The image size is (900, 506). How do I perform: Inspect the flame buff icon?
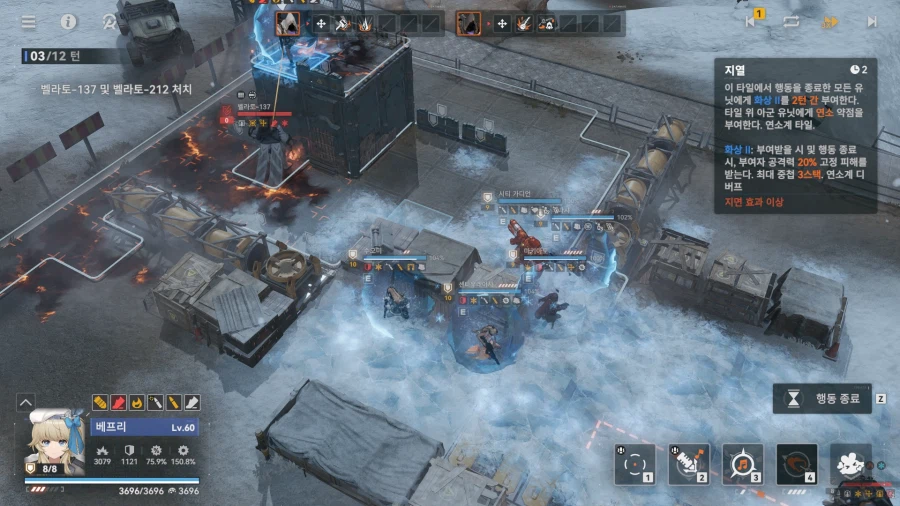[x=137, y=403]
